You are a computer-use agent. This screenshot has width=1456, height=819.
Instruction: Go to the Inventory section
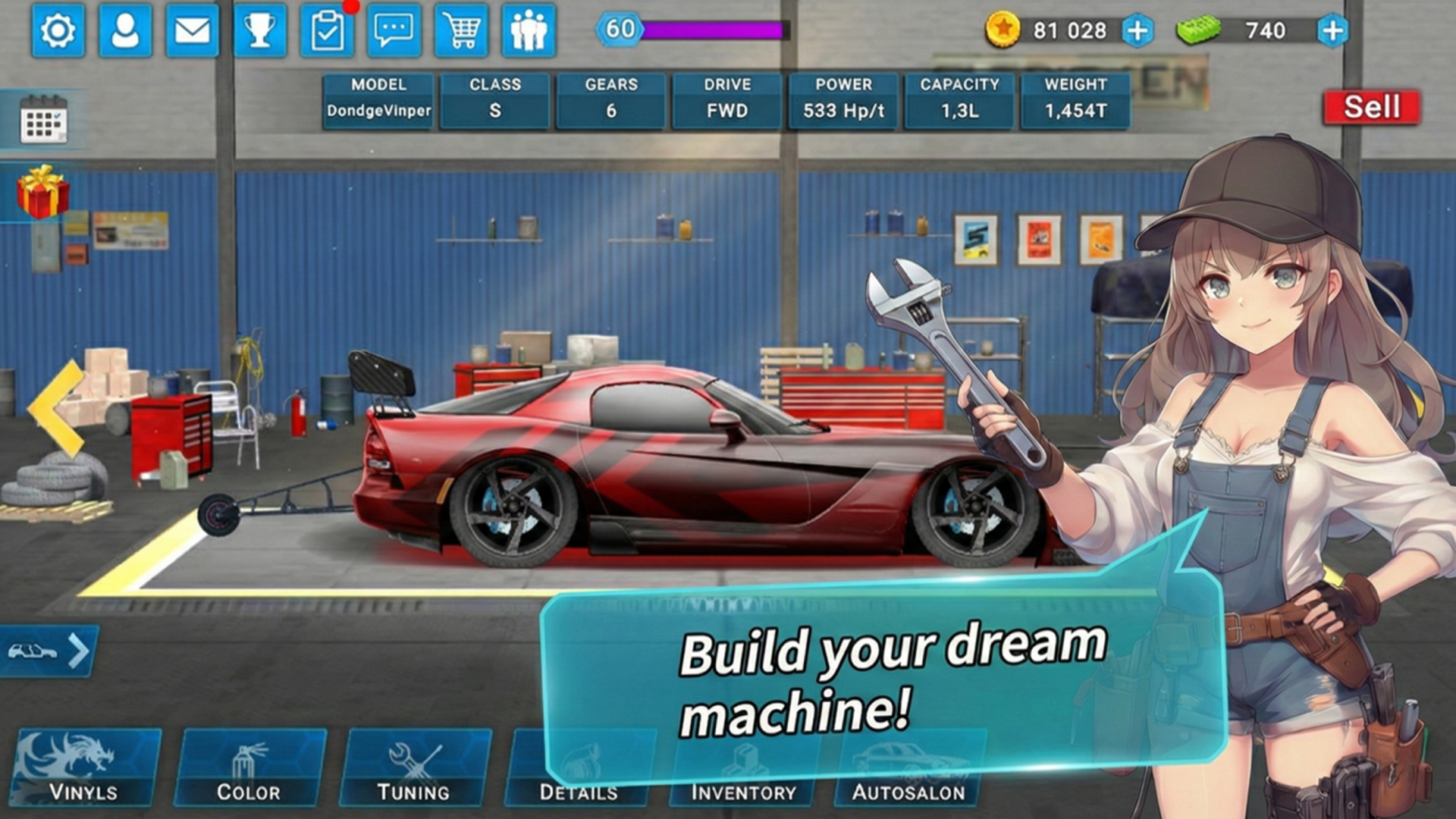click(x=743, y=789)
